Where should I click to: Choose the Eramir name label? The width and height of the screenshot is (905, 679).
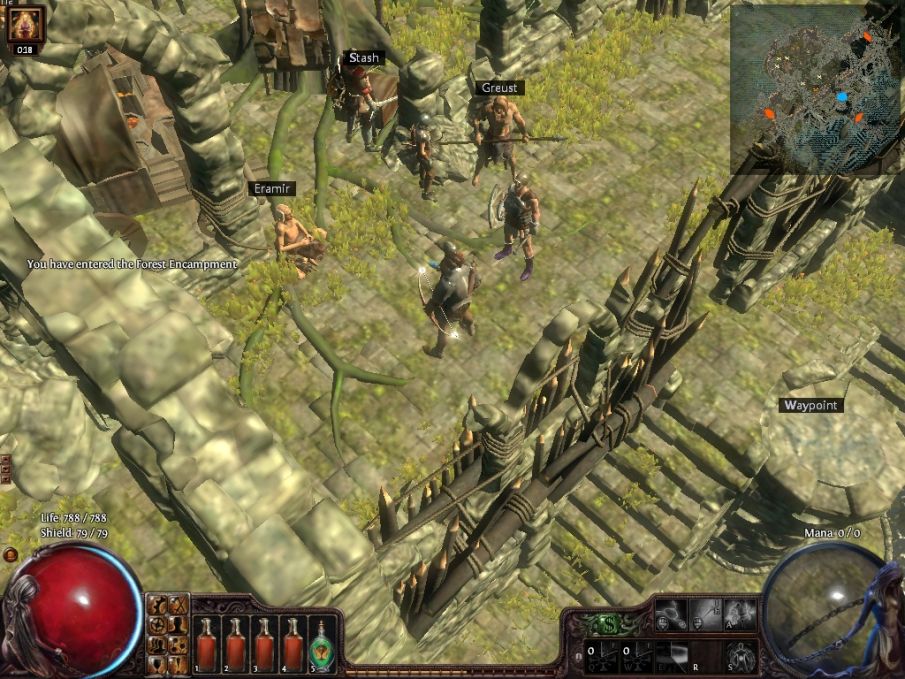[272, 188]
